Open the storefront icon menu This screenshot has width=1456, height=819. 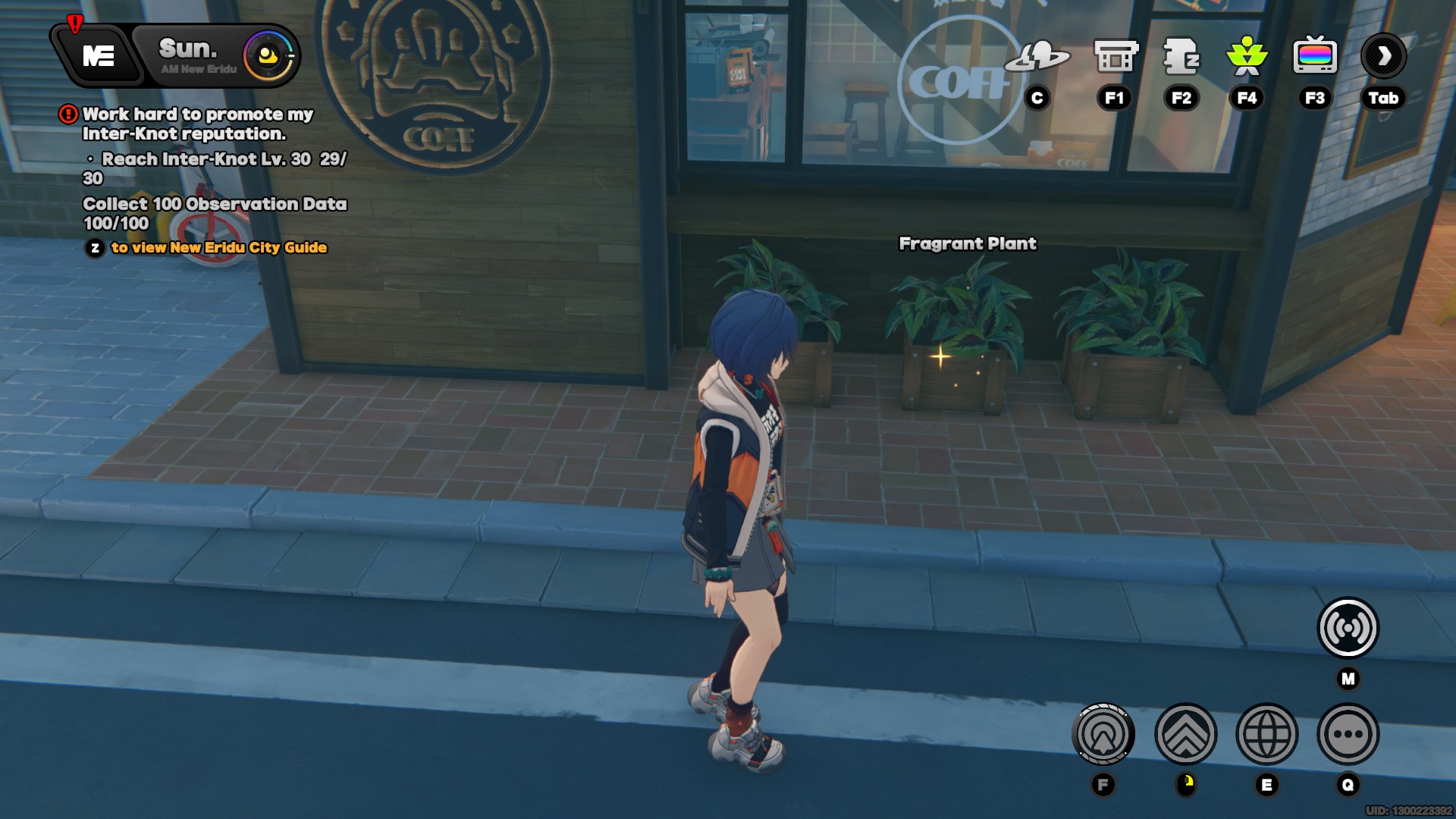coord(1115,56)
